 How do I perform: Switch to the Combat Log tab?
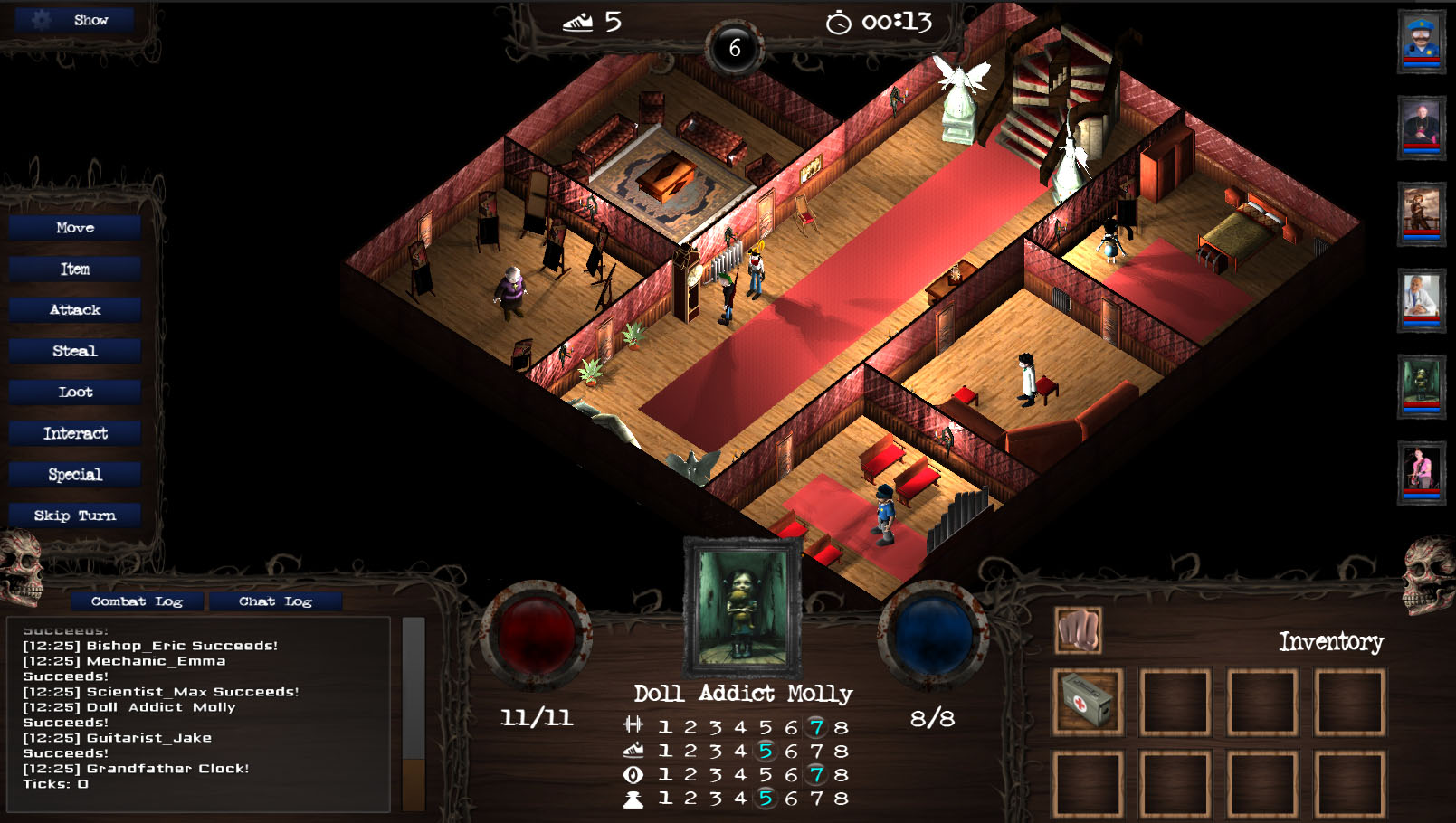point(138,601)
